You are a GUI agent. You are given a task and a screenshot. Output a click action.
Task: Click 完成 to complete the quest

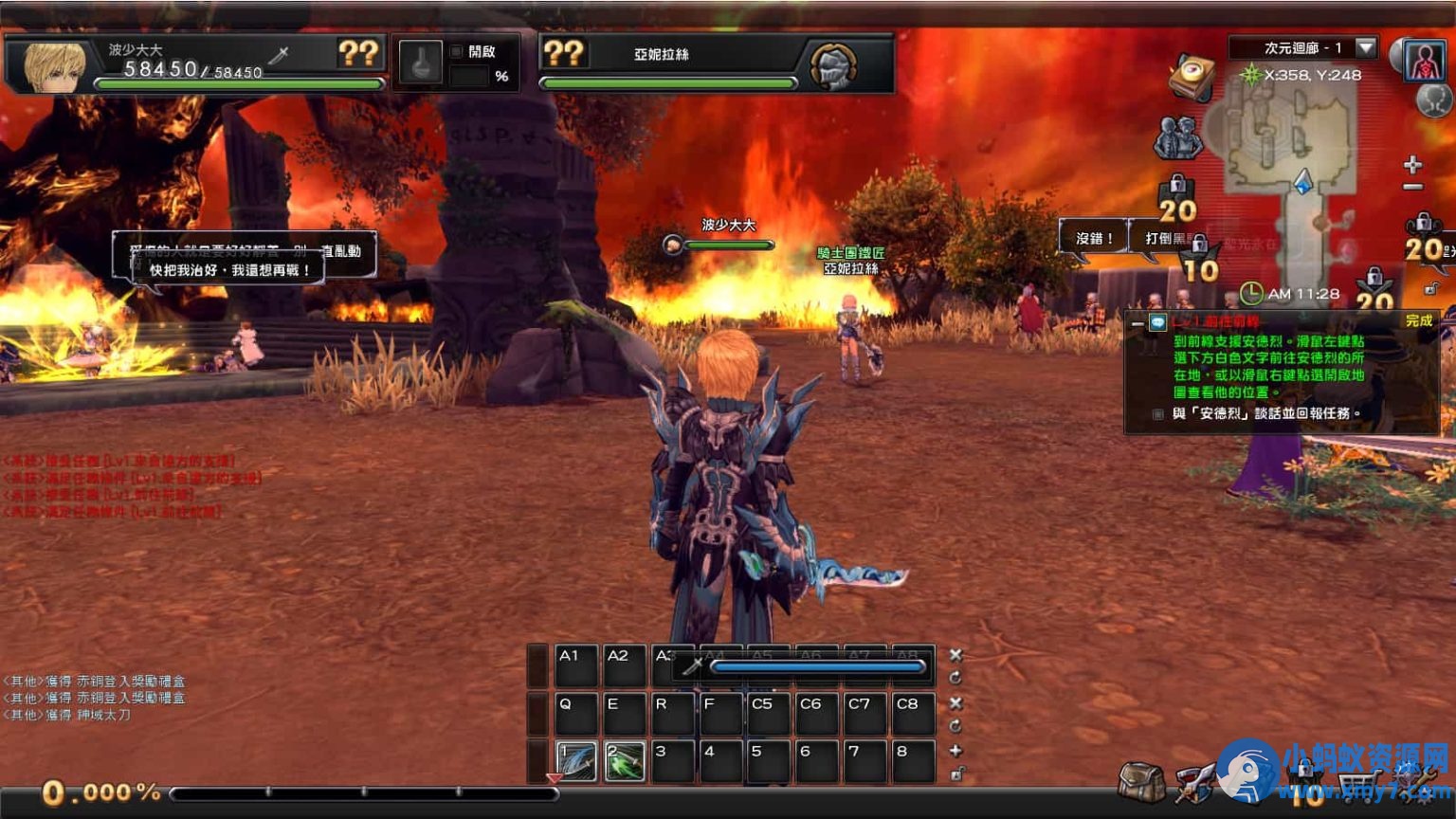(x=1419, y=322)
